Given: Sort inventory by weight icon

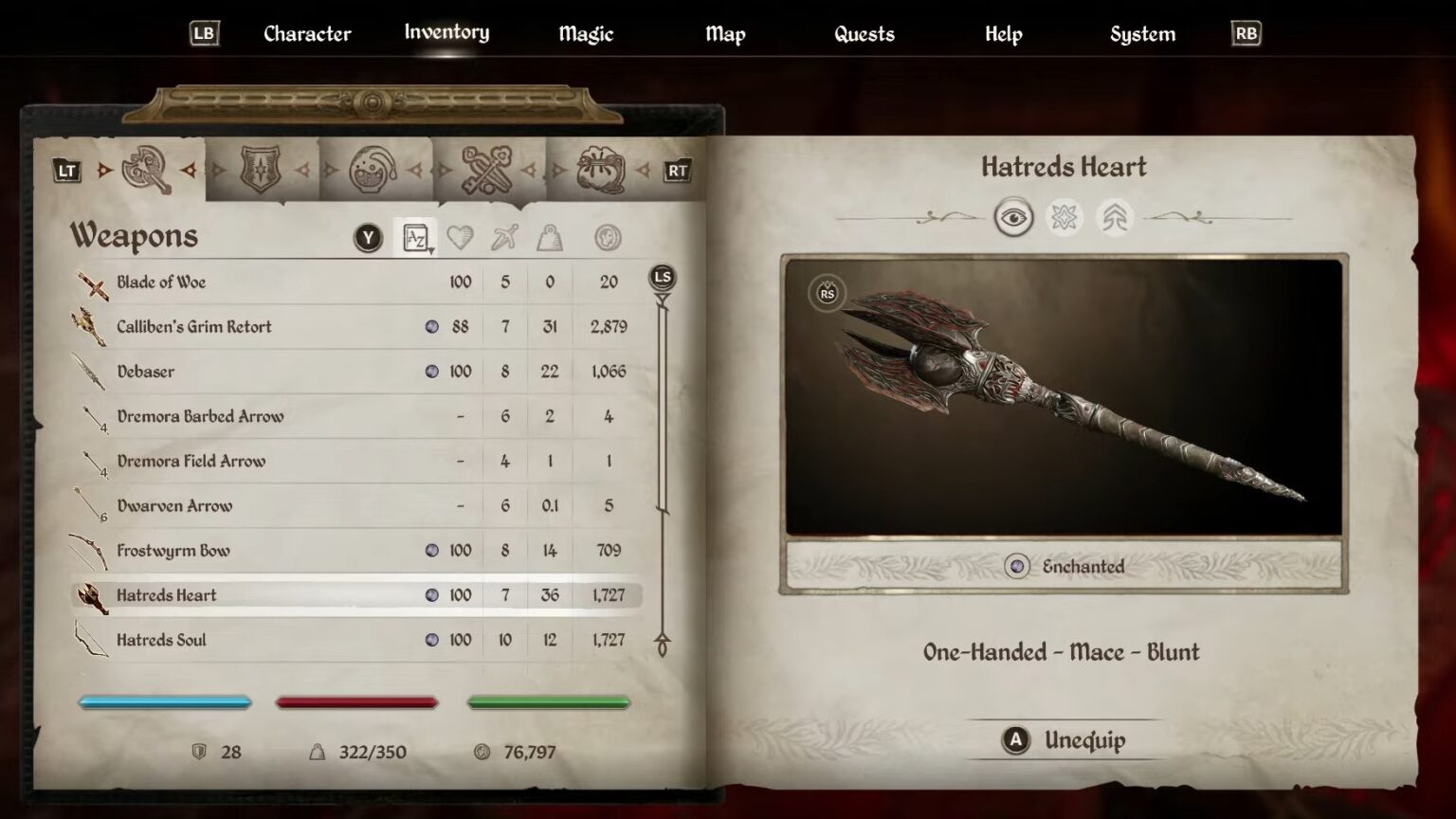Looking at the screenshot, I should [x=550, y=238].
